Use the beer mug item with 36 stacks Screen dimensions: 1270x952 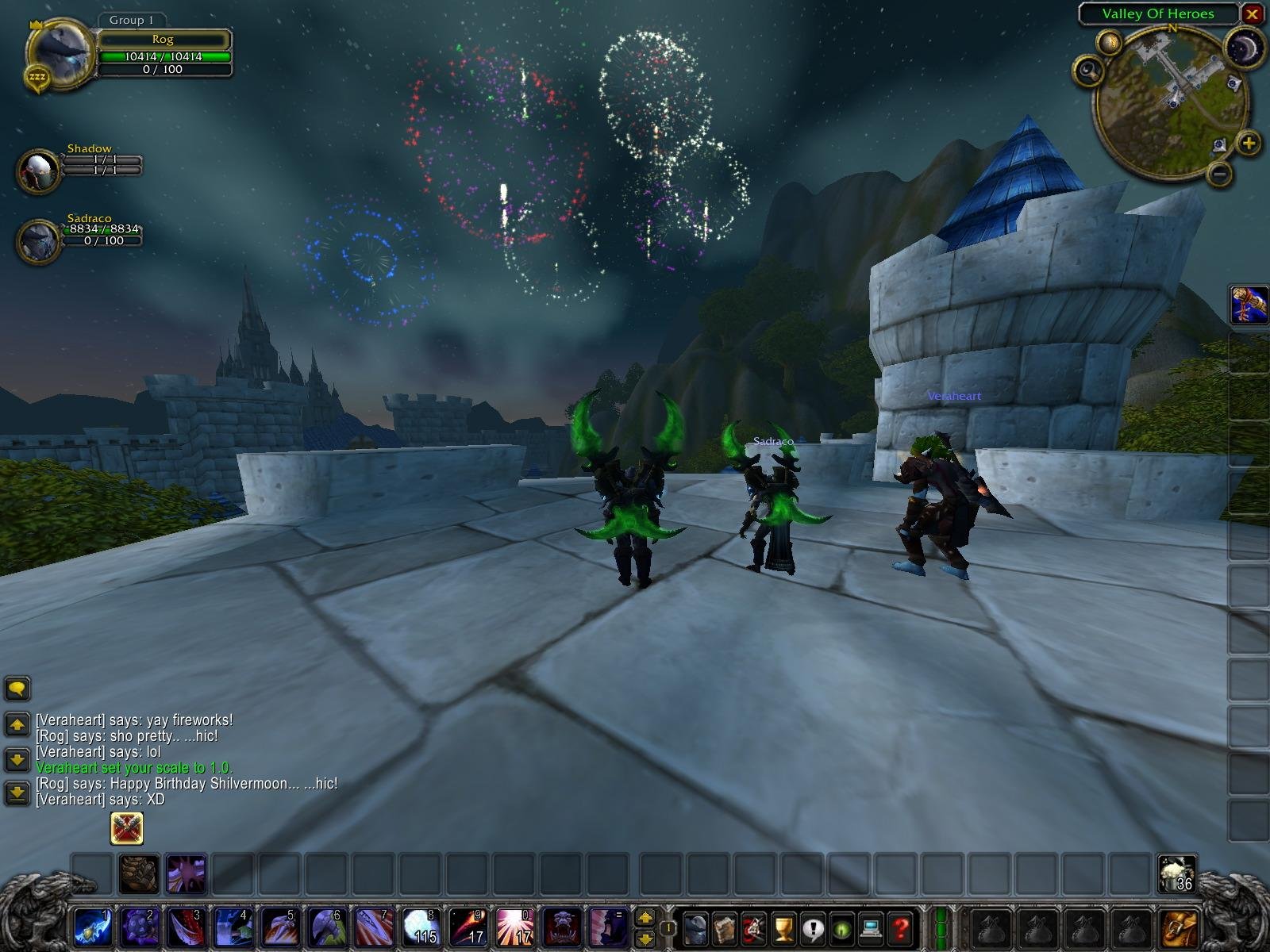(x=1176, y=873)
